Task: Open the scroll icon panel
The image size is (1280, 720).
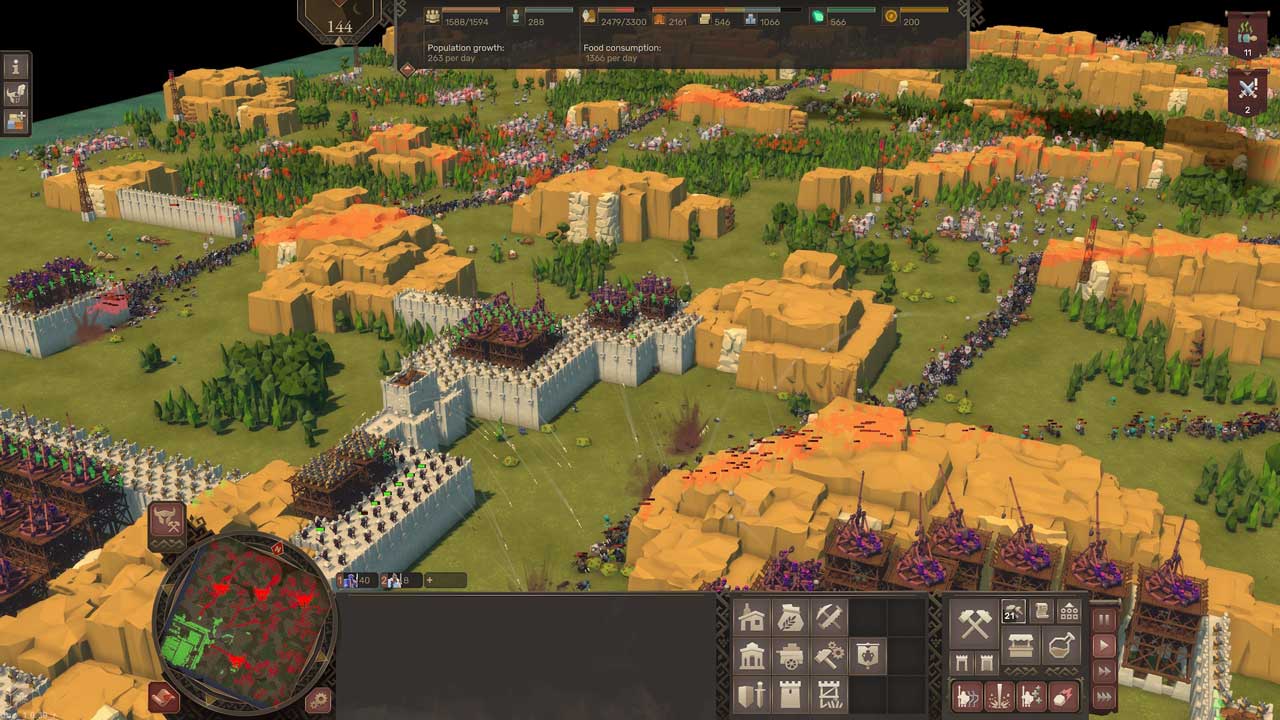Action: tap(1041, 612)
